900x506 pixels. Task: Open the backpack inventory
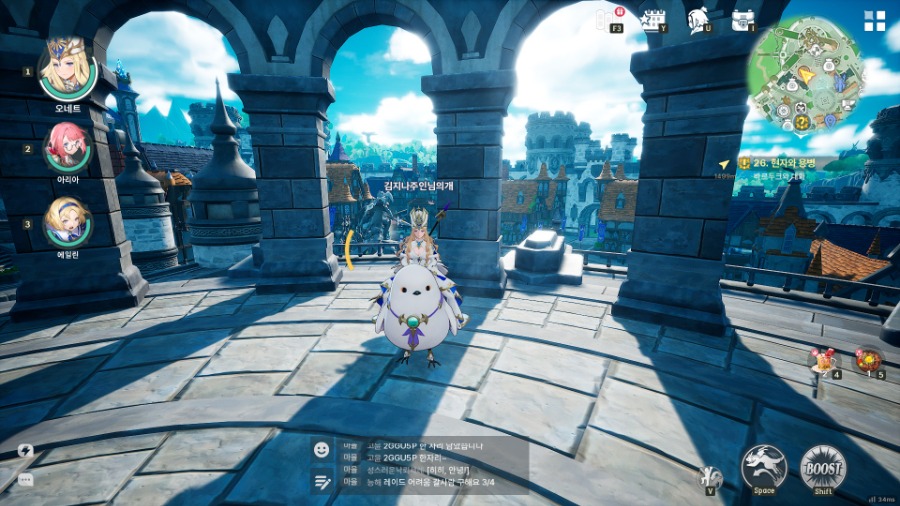(743, 19)
